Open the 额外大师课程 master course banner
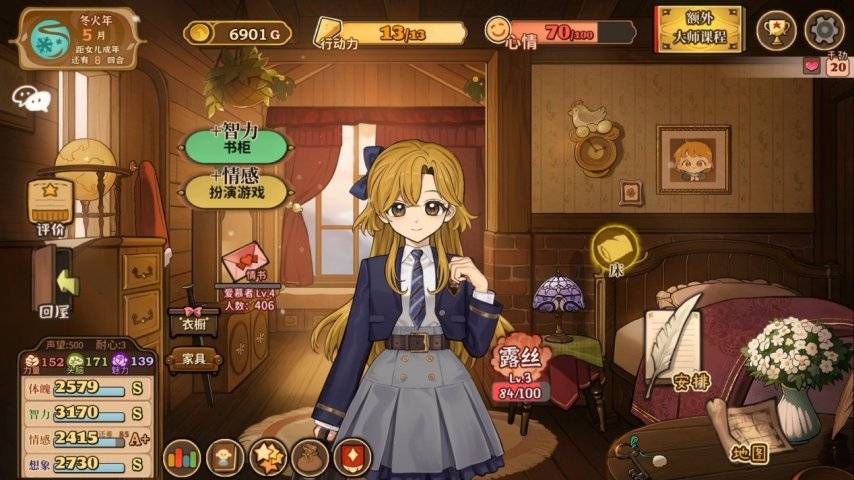This screenshot has width=854, height=480. [x=700, y=29]
